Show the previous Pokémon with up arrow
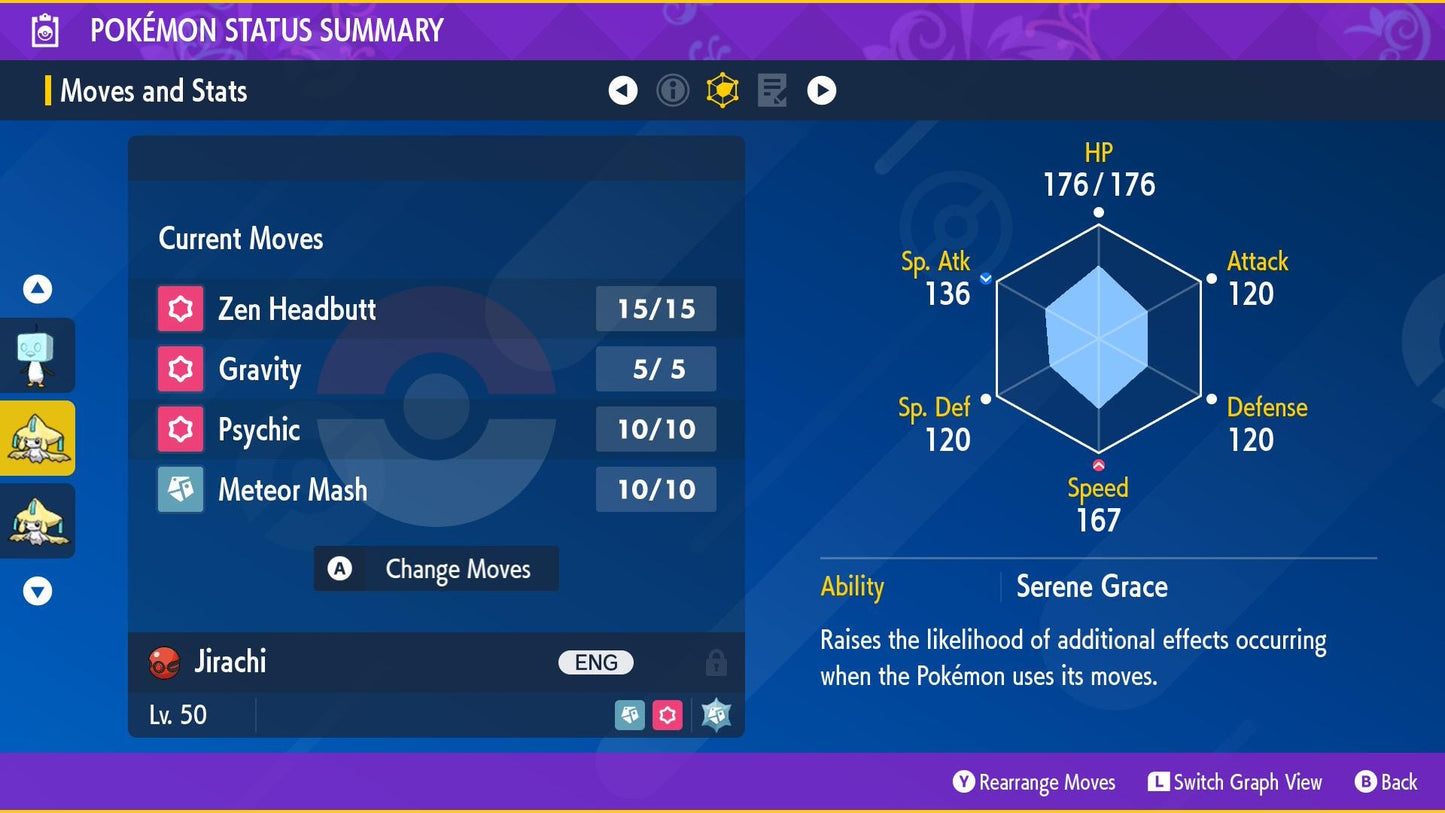 coord(37,290)
